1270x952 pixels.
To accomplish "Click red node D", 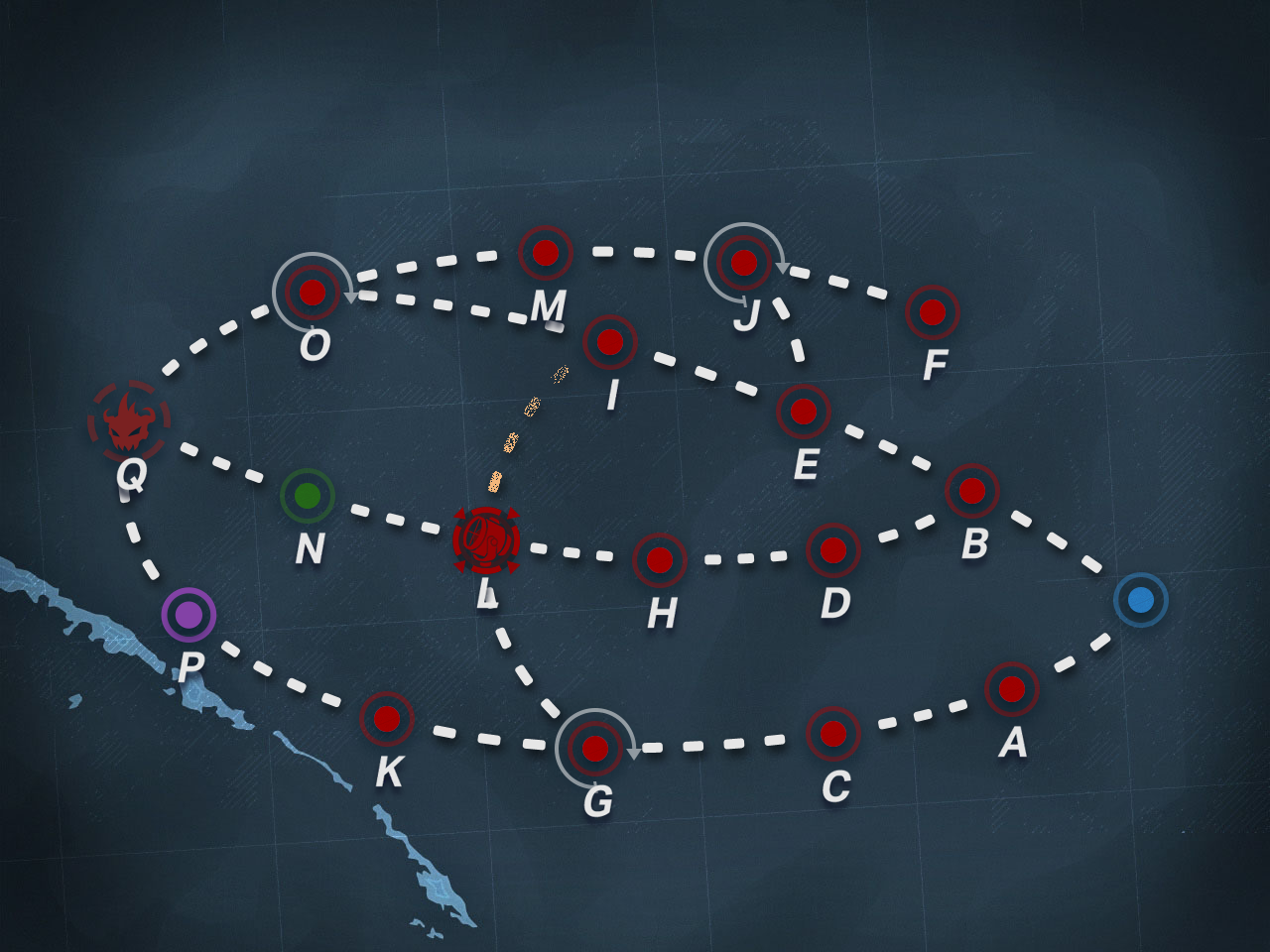I will coord(833,549).
